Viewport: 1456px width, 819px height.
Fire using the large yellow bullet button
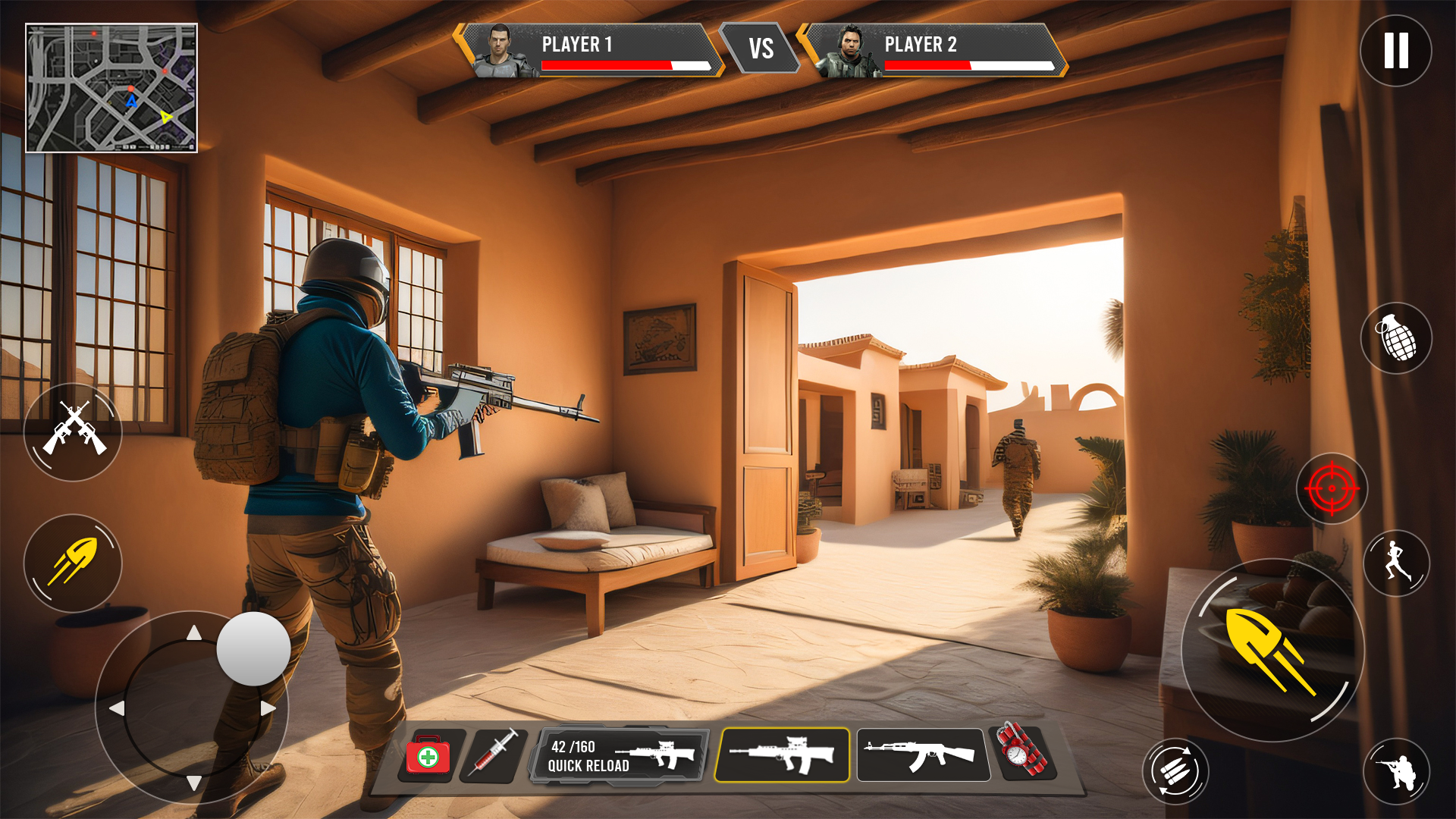(x=1272, y=650)
